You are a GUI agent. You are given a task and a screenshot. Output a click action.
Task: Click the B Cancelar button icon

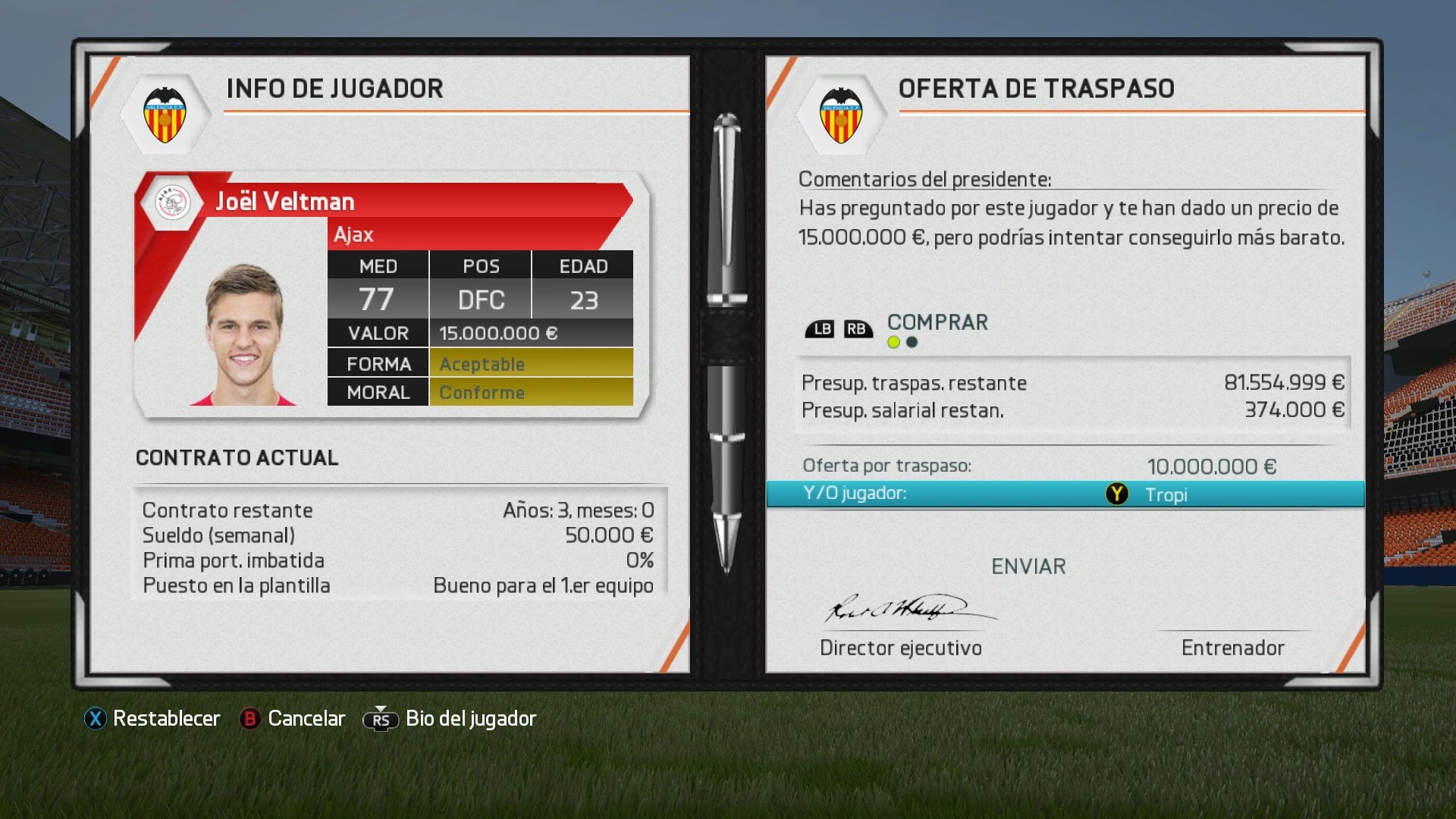click(250, 718)
